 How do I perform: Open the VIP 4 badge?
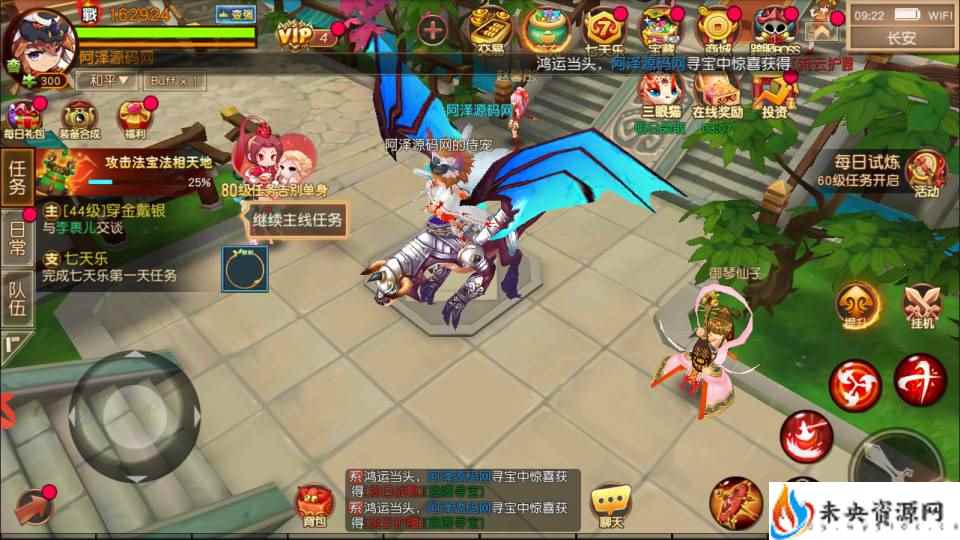[x=307, y=37]
